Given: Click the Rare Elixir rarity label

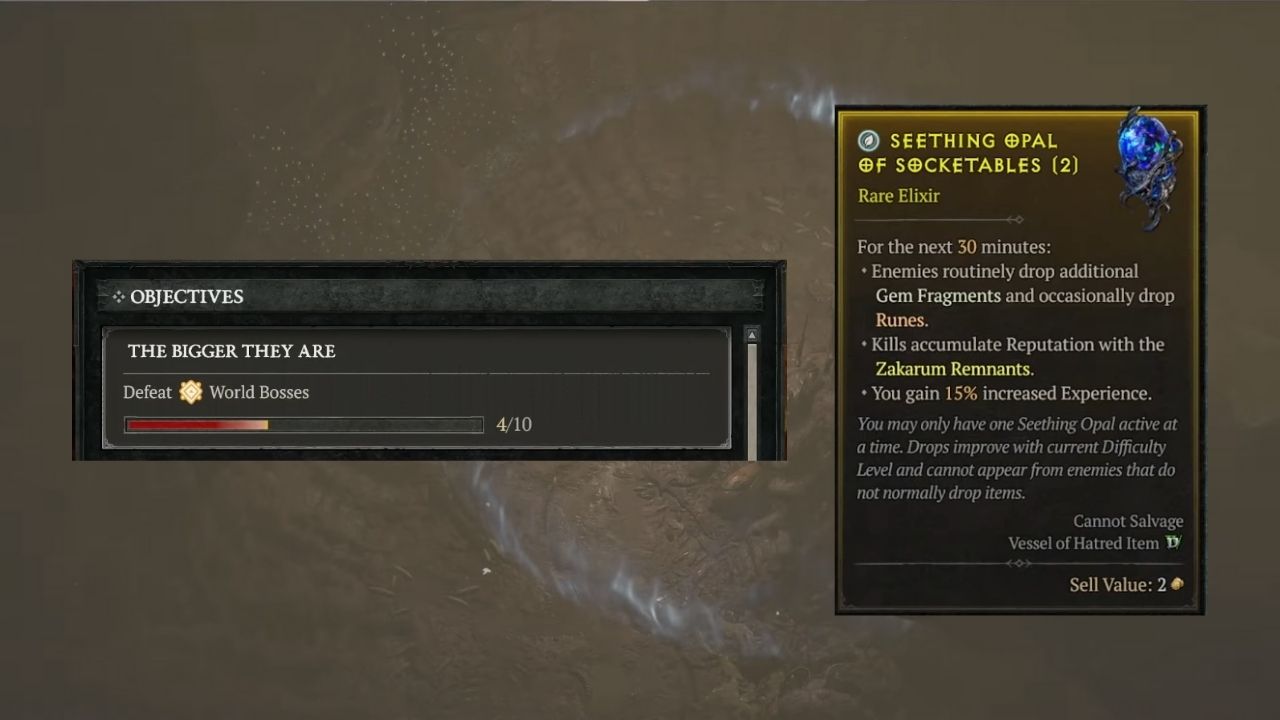Looking at the screenshot, I should click(x=898, y=196).
